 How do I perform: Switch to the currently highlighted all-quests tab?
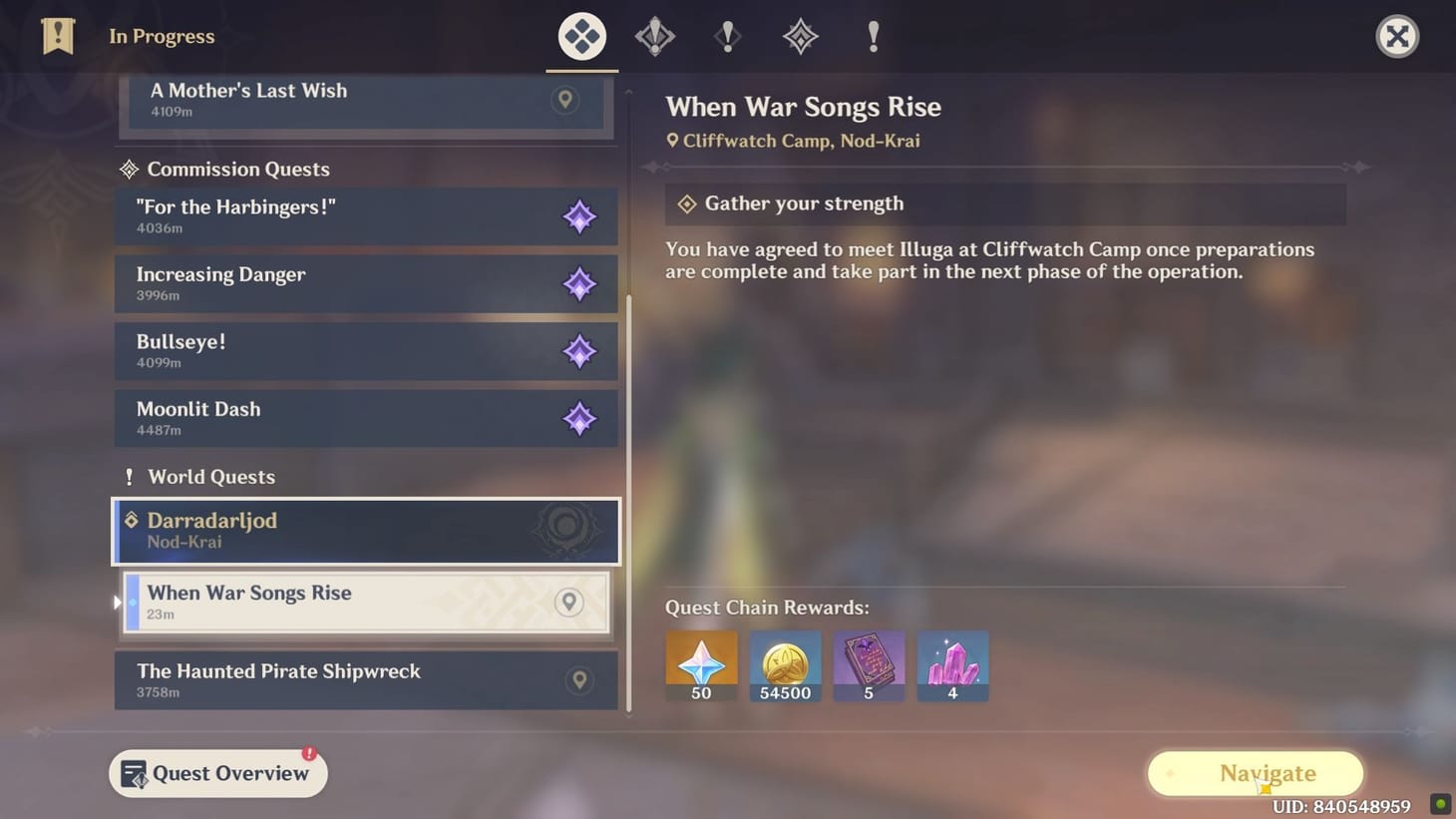[x=581, y=36]
